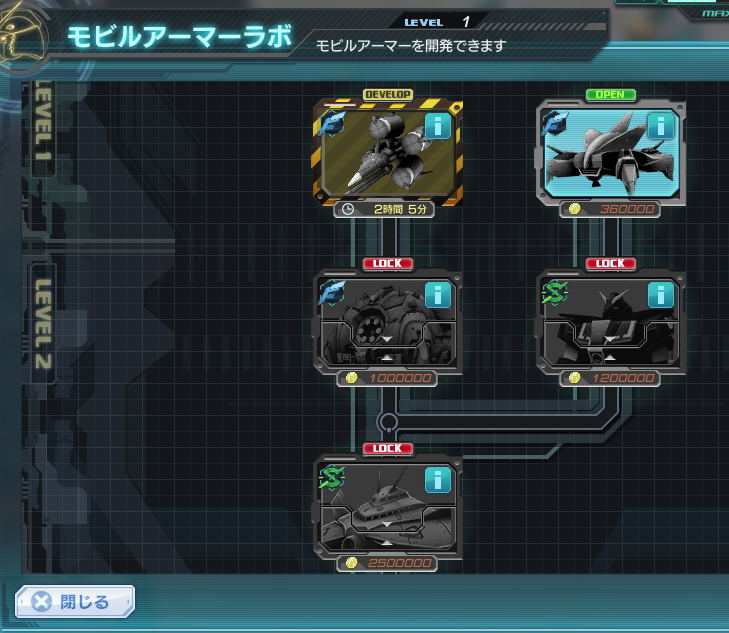Open info for the 1200000 locked armor
This screenshot has height=633, width=729.
660,295
